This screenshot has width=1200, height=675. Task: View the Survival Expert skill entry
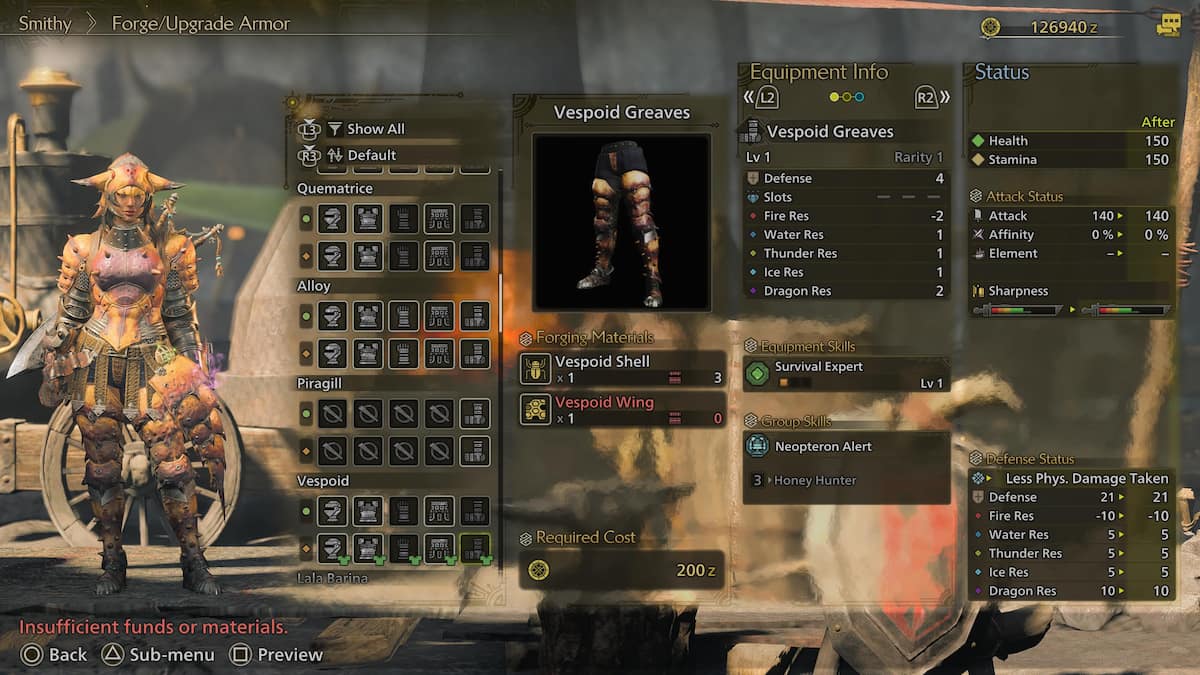tap(845, 374)
